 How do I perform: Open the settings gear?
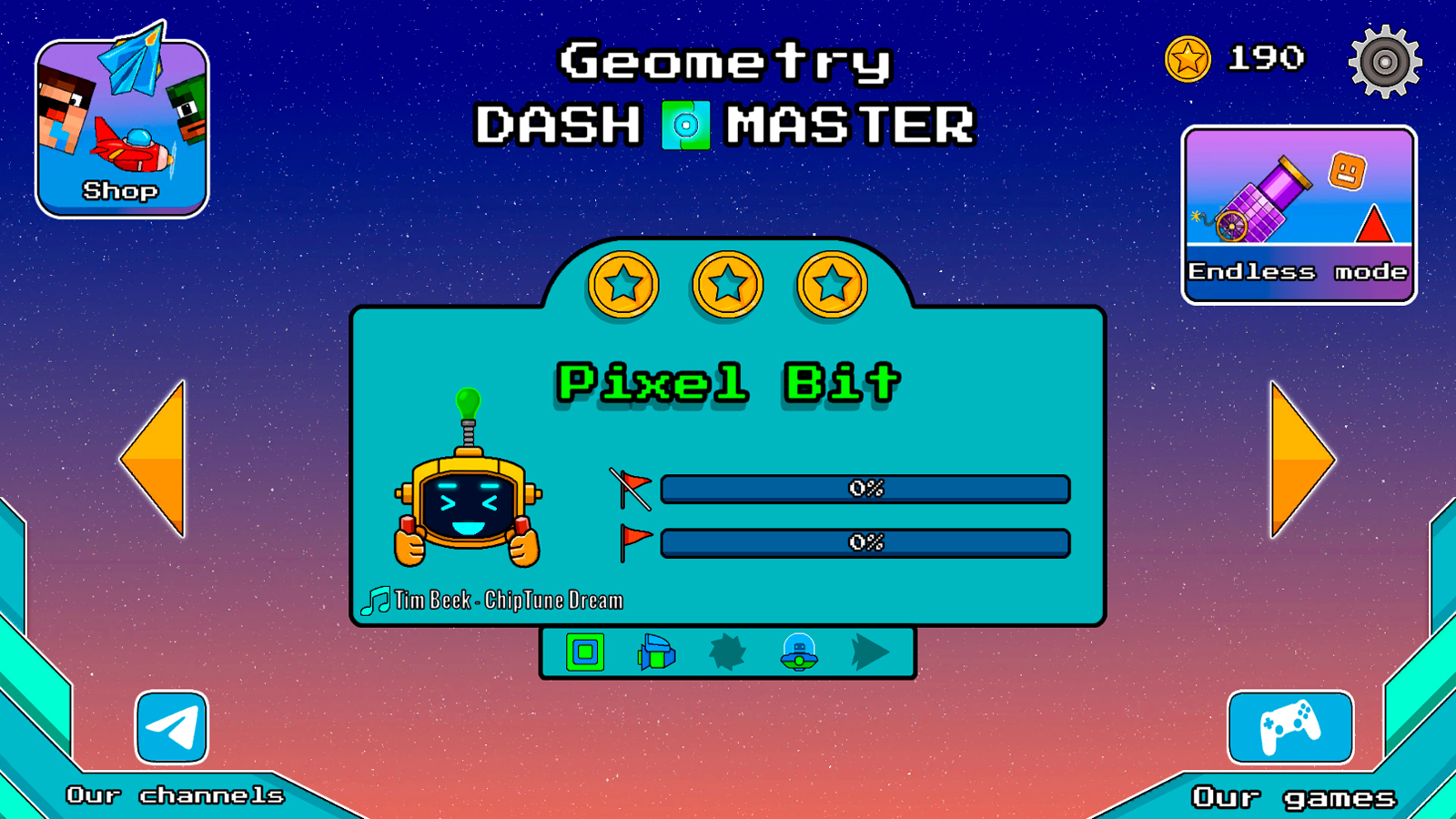click(x=1384, y=62)
